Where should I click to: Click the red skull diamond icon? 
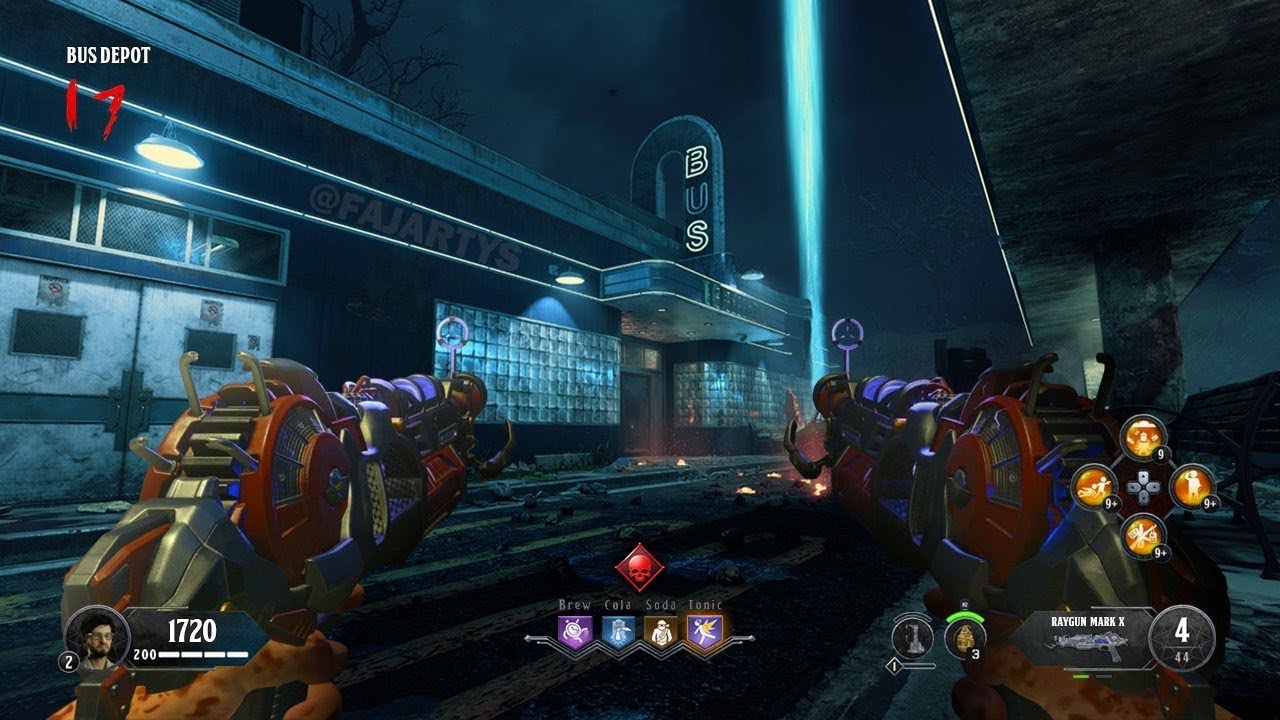(x=640, y=567)
